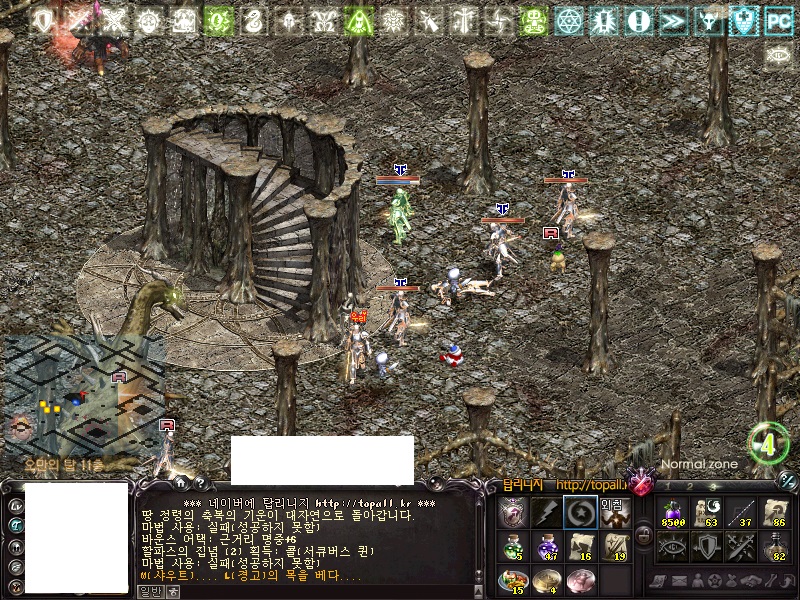Activate the lightning bolt skill slot
800x600 pixels.
click(x=547, y=513)
